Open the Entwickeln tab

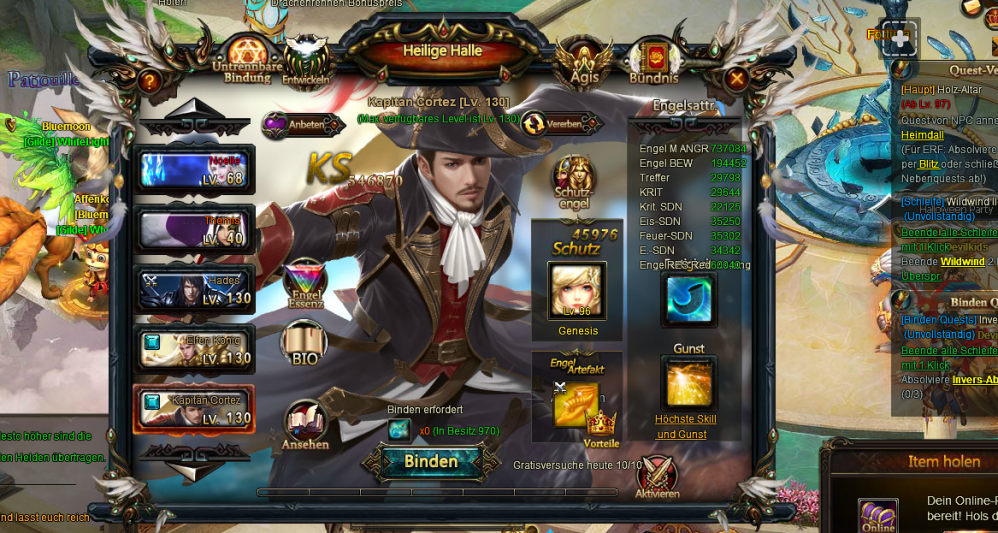click(306, 62)
